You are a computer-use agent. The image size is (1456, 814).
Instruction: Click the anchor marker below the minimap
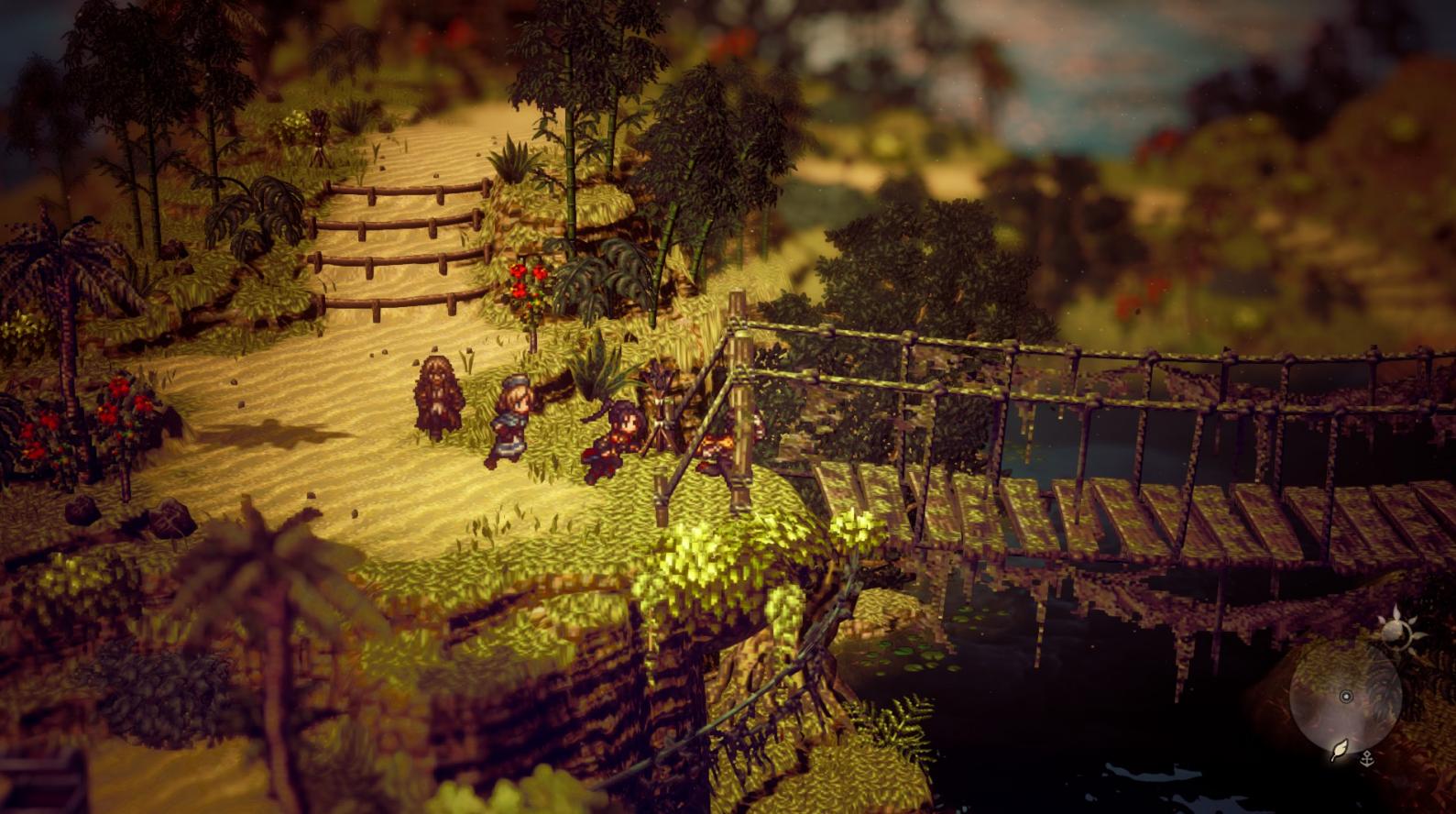1366,757
